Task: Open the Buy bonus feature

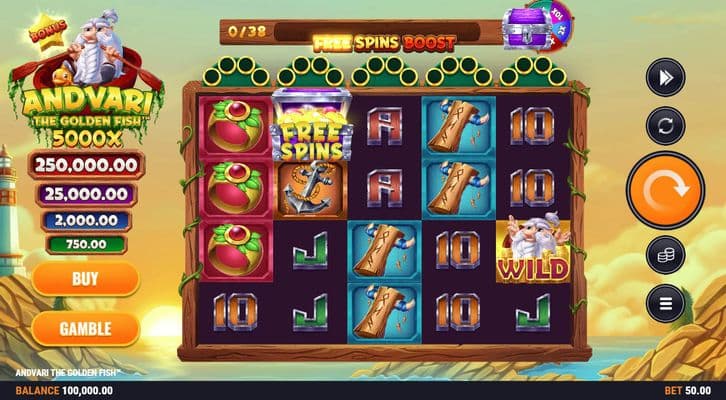Action: (85, 279)
